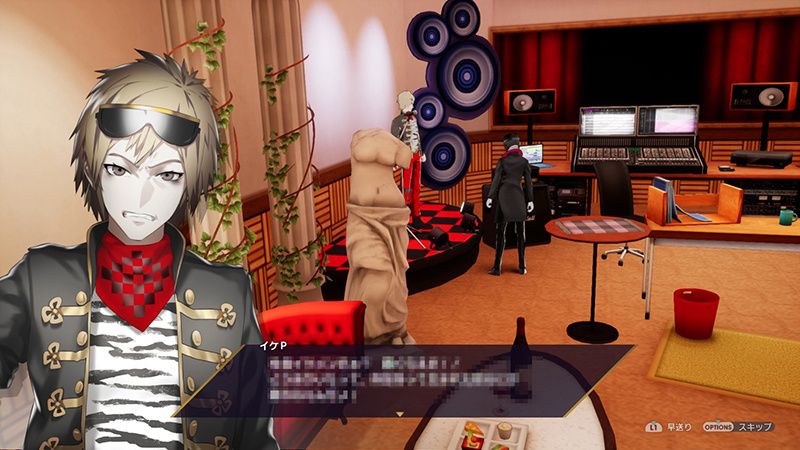Click the dialogue continue arrow indicator
Viewport: 800px width, 450px height.
click(400, 412)
